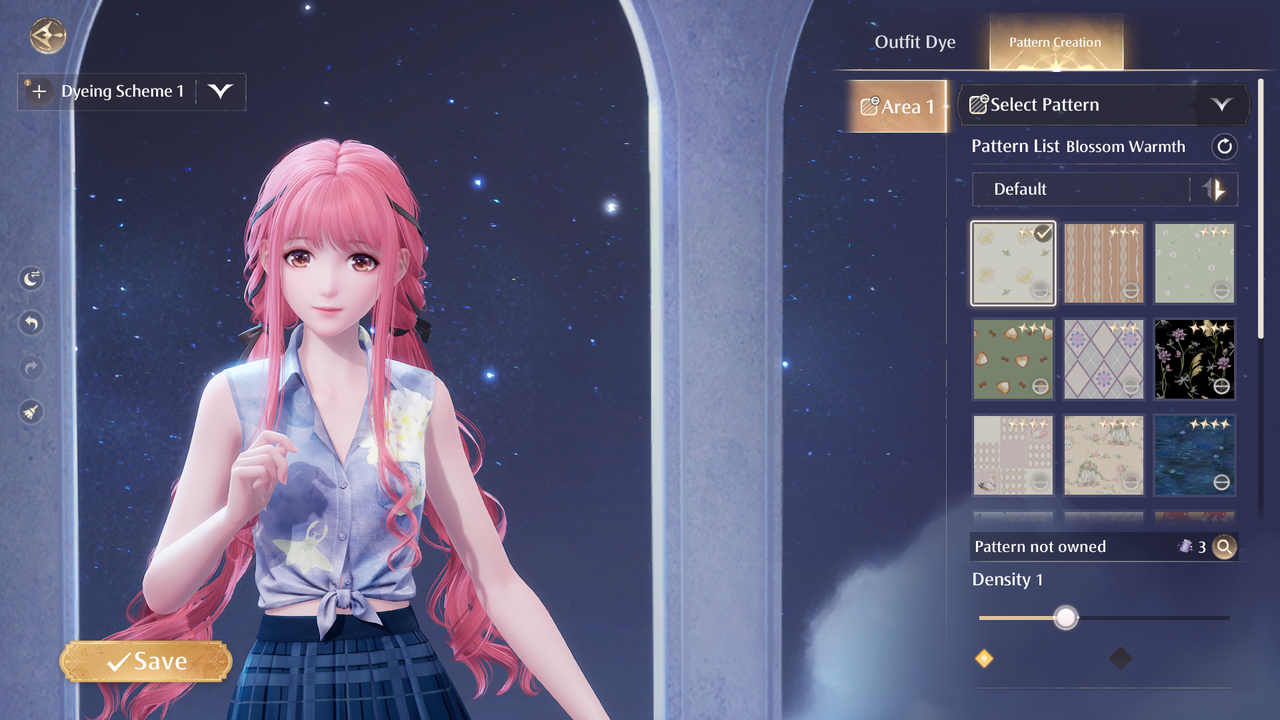Click the undo arrow icon
Viewport: 1280px width, 720px height.
[x=32, y=323]
